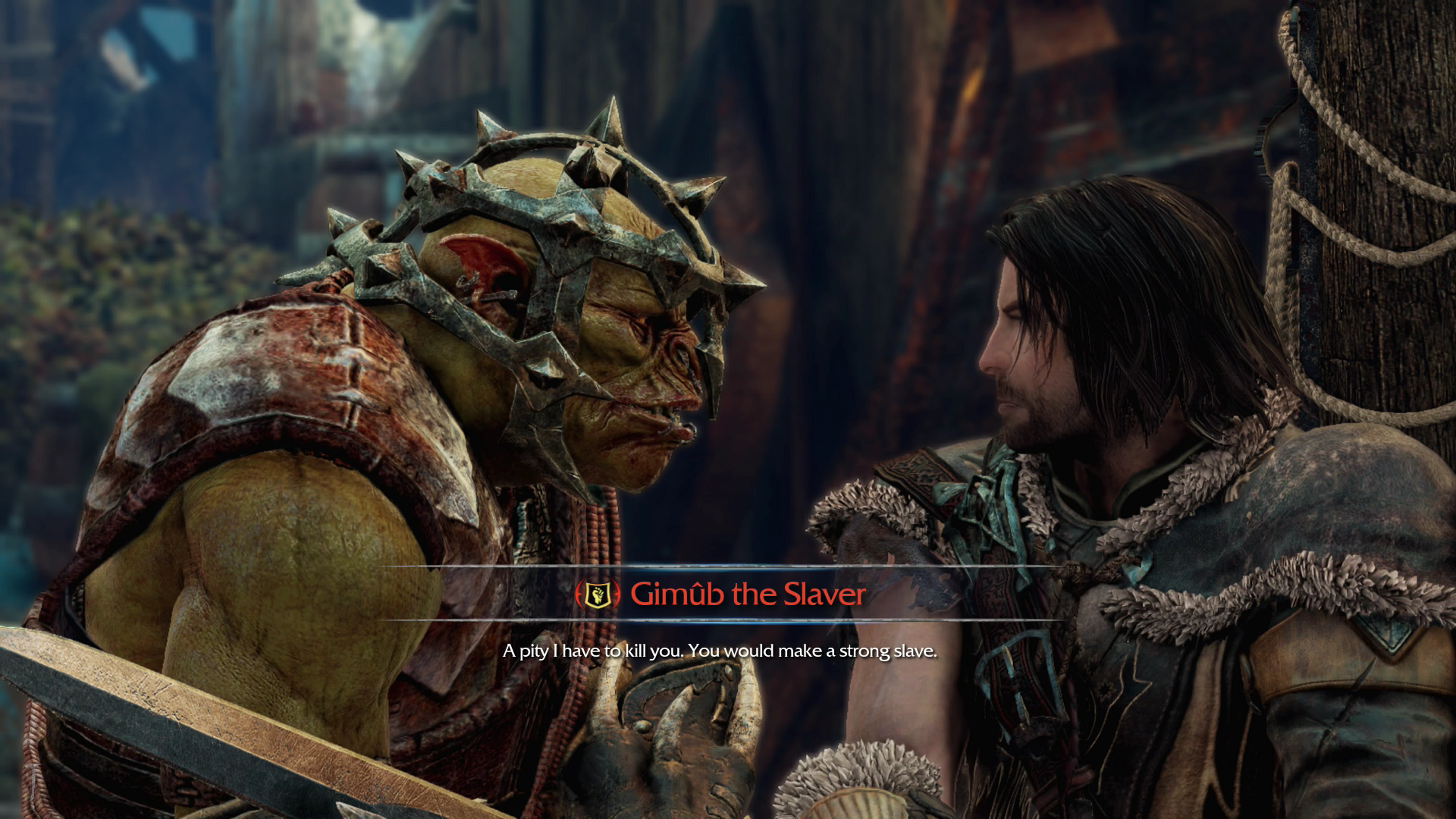Viewport: 1456px width, 819px height.
Task: Click the fist shield emblem beside the captain's name
Action: pyautogui.click(x=598, y=595)
